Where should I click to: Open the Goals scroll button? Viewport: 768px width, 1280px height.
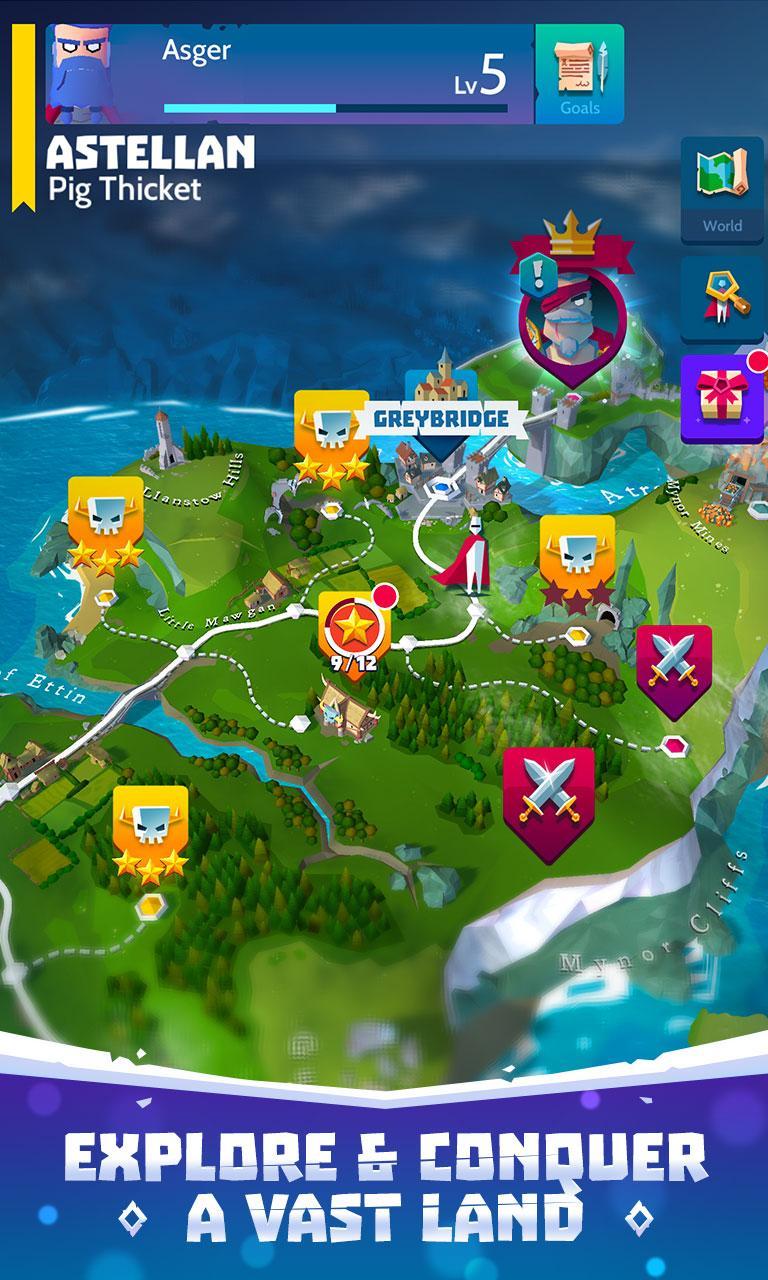pyautogui.click(x=580, y=74)
